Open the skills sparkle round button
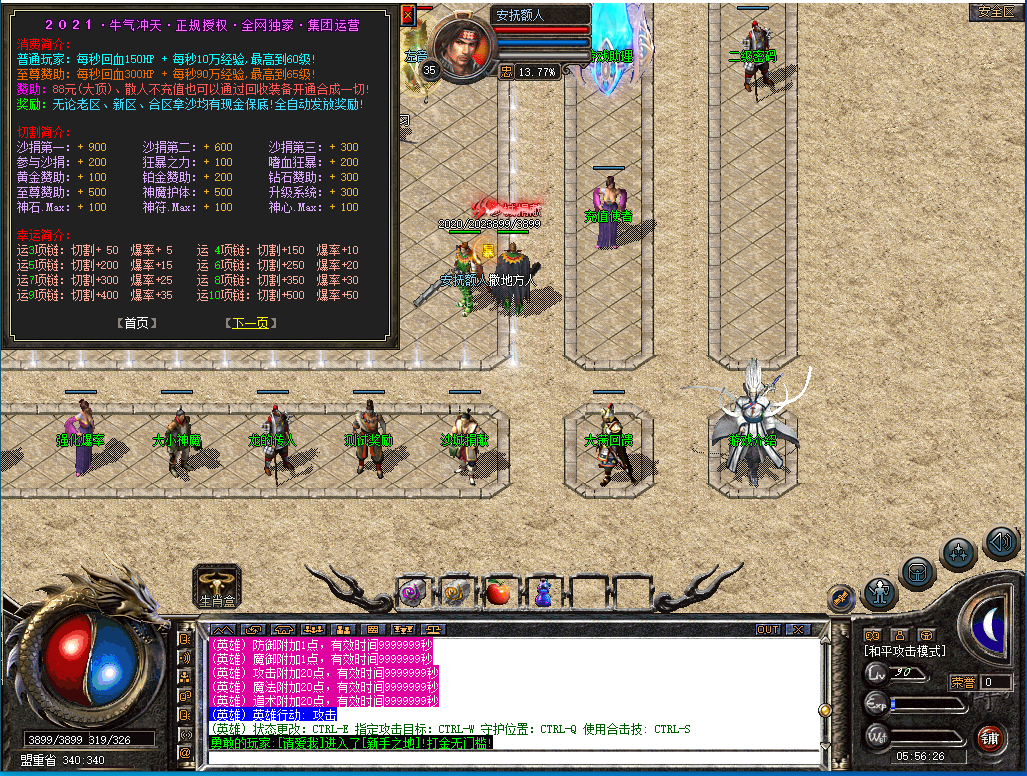The height and width of the screenshot is (776, 1027). tap(959, 552)
